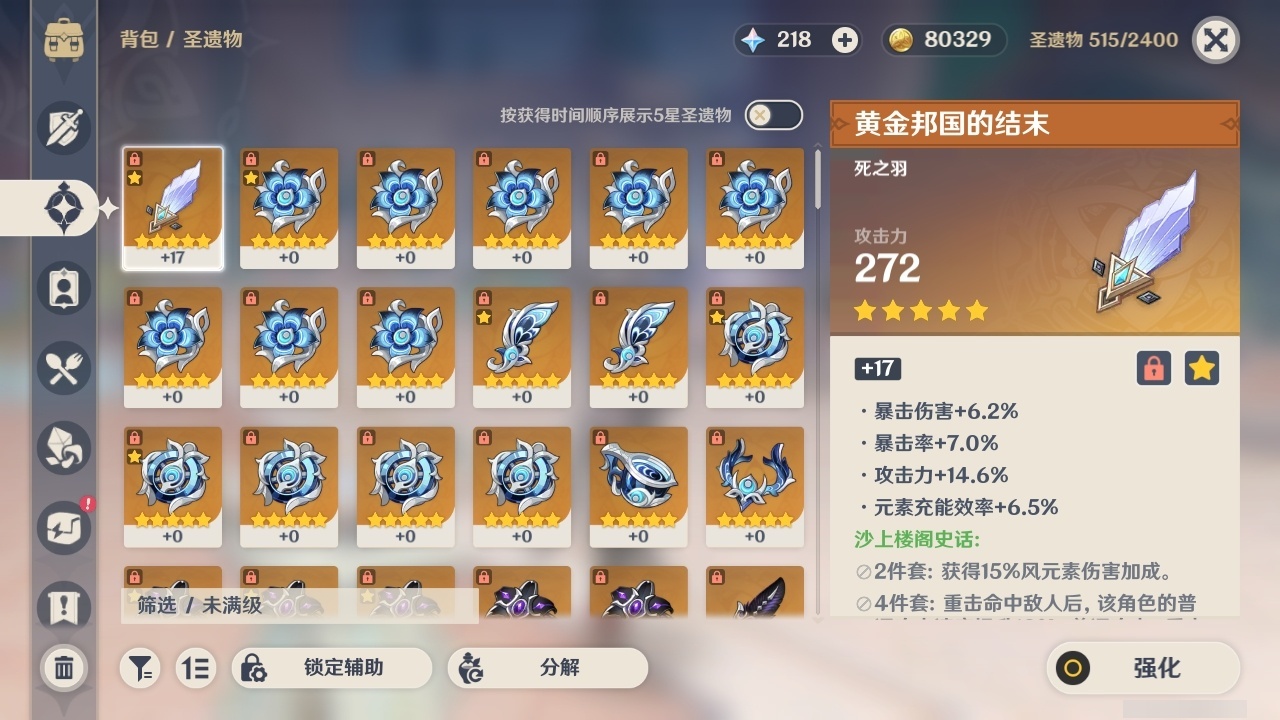Click the sort order icon
This screenshot has height=720, width=1280.
[x=197, y=668]
